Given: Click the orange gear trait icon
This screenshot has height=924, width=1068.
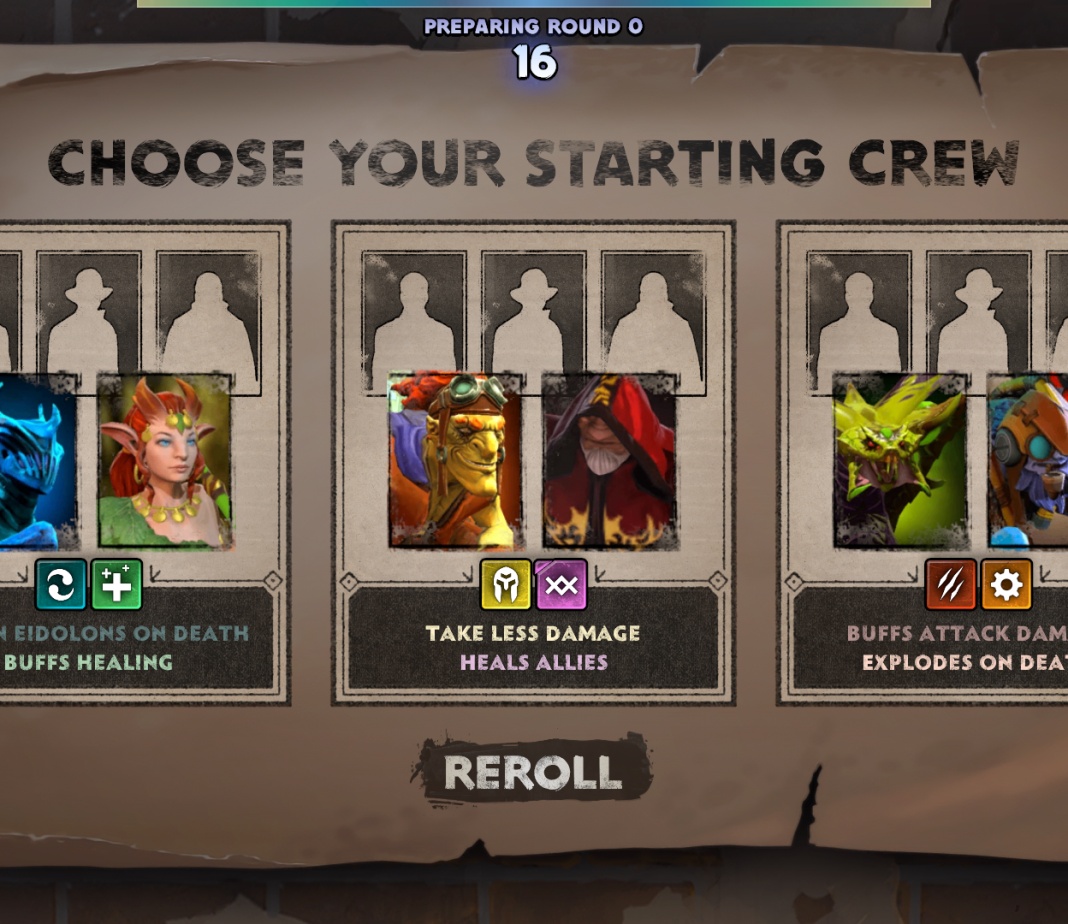Looking at the screenshot, I should (1006, 585).
